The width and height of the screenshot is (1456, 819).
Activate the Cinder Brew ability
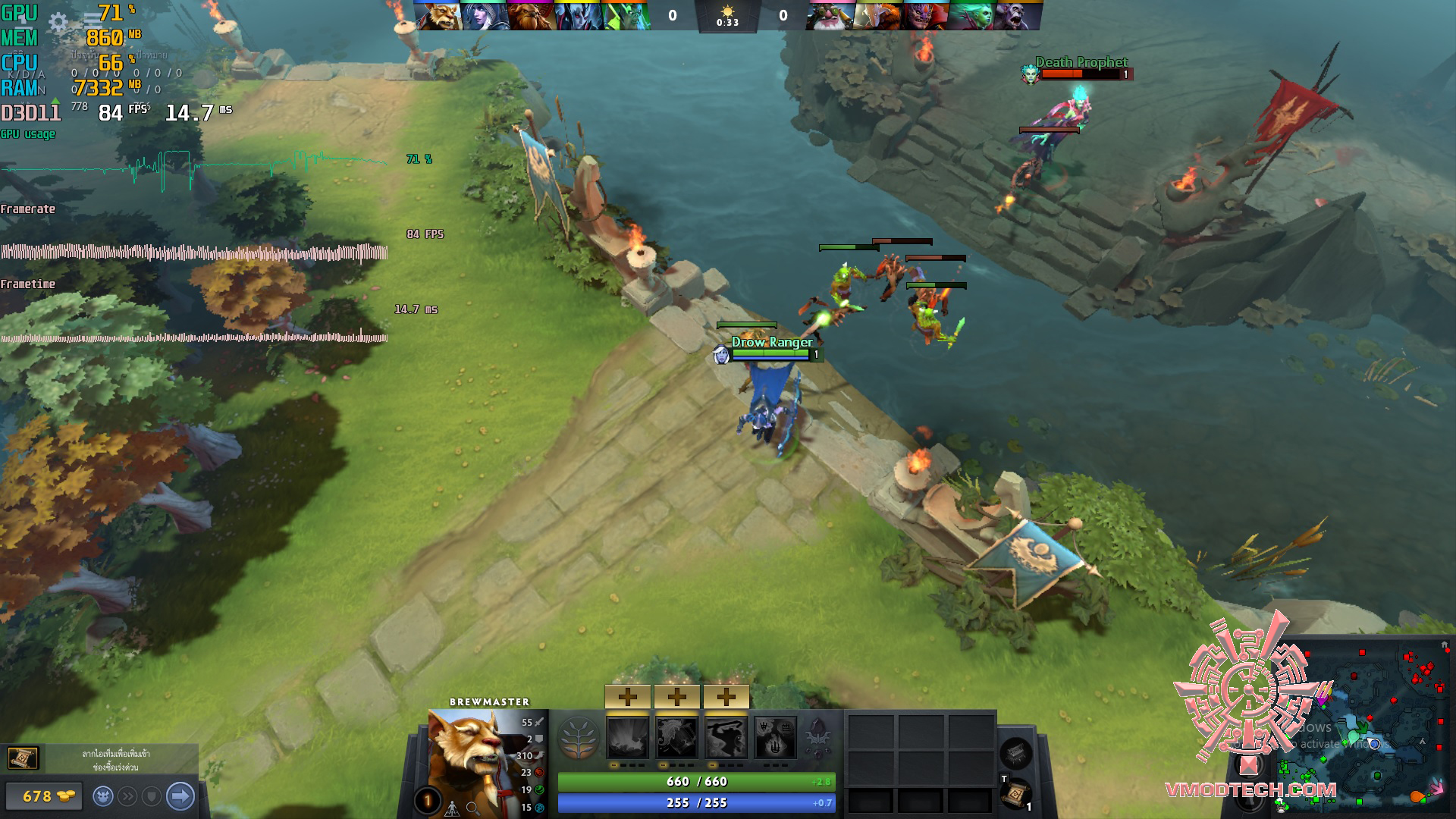[x=676, y=737]
